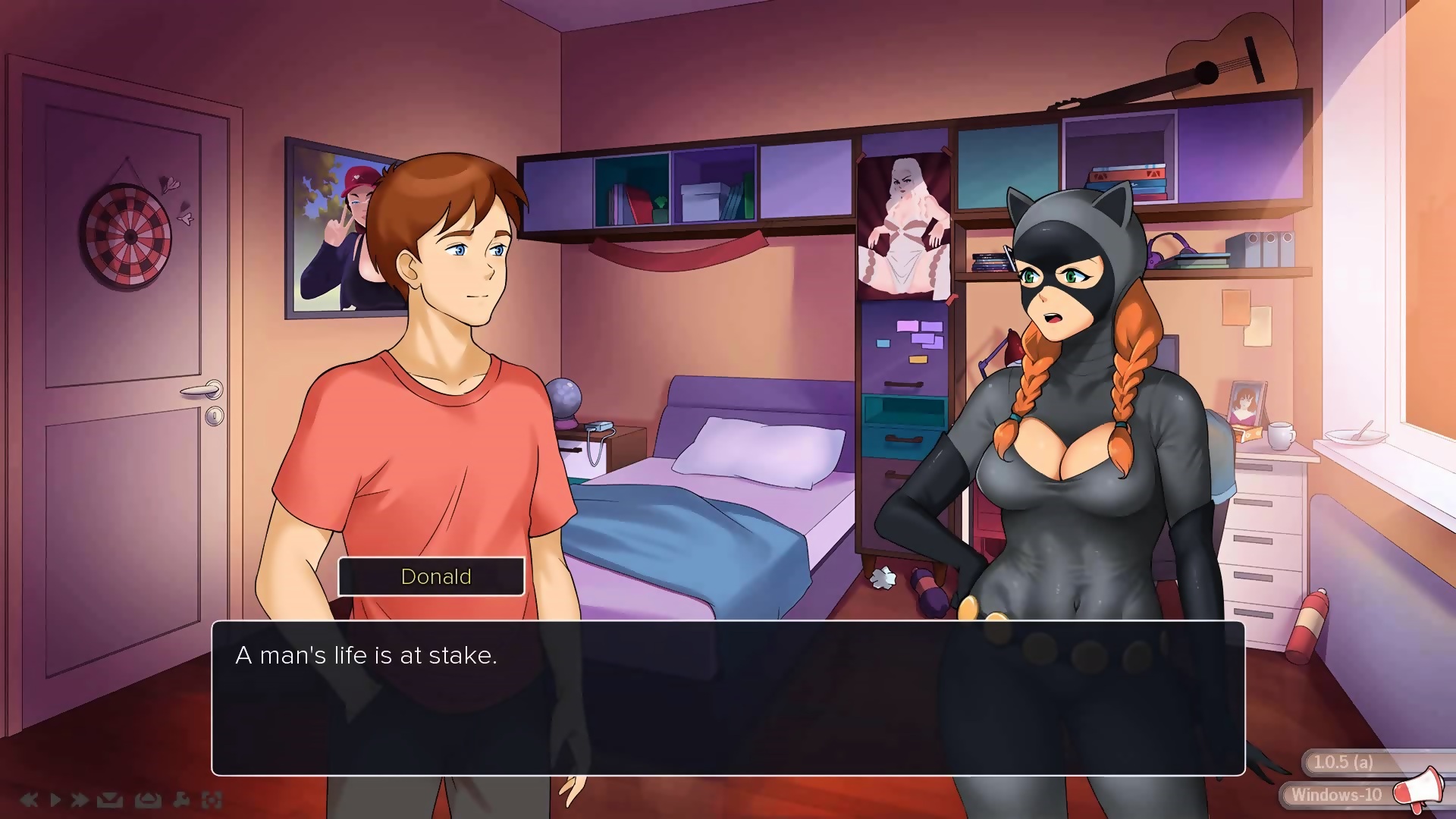
Task: Save game using the down-arrow tray icon
Action: pos(110,799)
